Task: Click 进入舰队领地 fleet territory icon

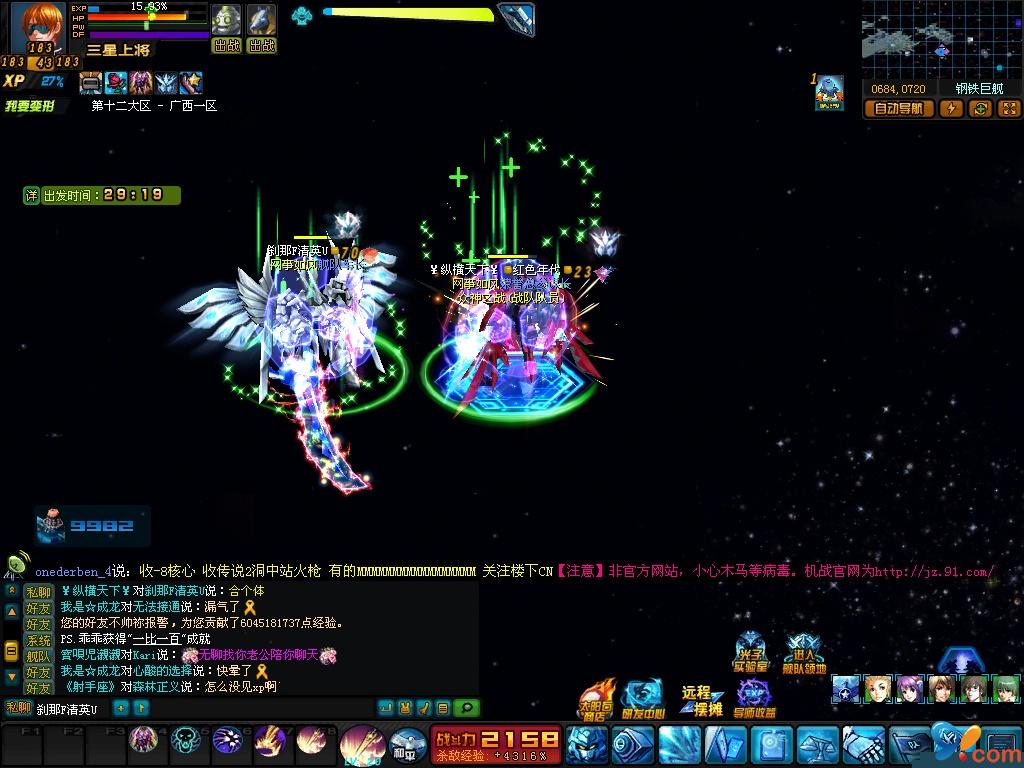Action: pyautogui.click(x=804, y=653)
